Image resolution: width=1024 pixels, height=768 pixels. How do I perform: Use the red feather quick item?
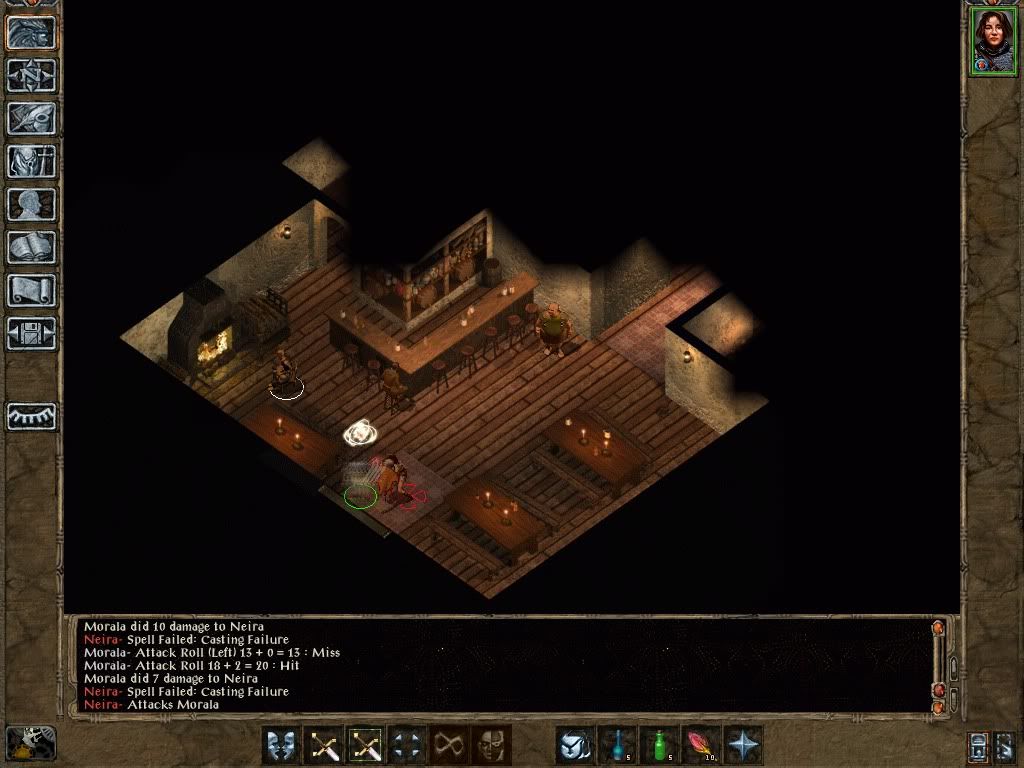tap(702, 745)
